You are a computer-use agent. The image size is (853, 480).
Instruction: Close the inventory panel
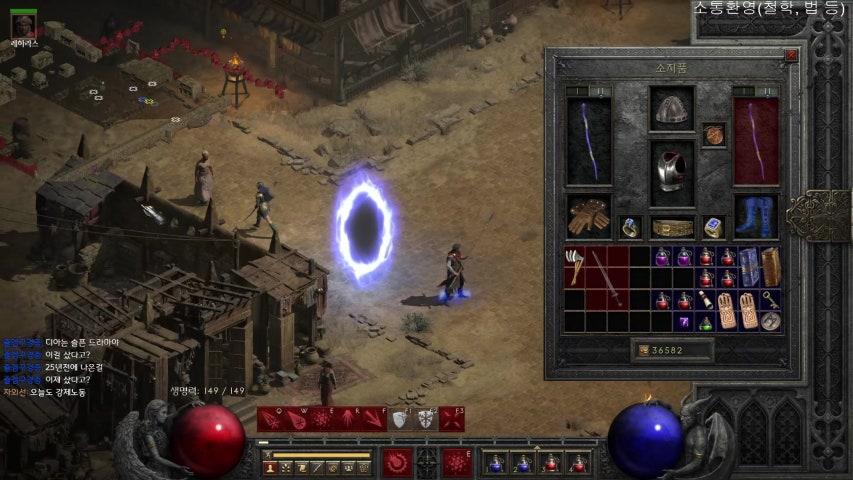(x=791, y=56)
